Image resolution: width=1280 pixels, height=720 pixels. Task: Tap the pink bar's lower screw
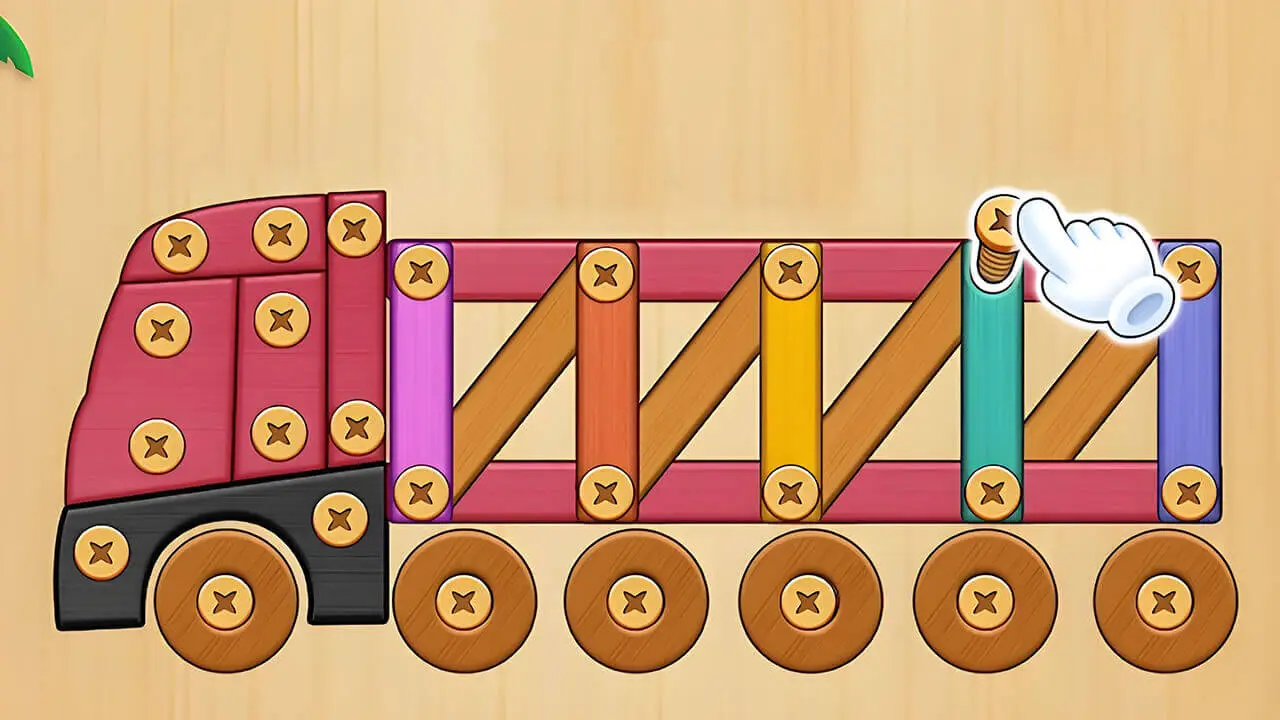click(421, 493)
